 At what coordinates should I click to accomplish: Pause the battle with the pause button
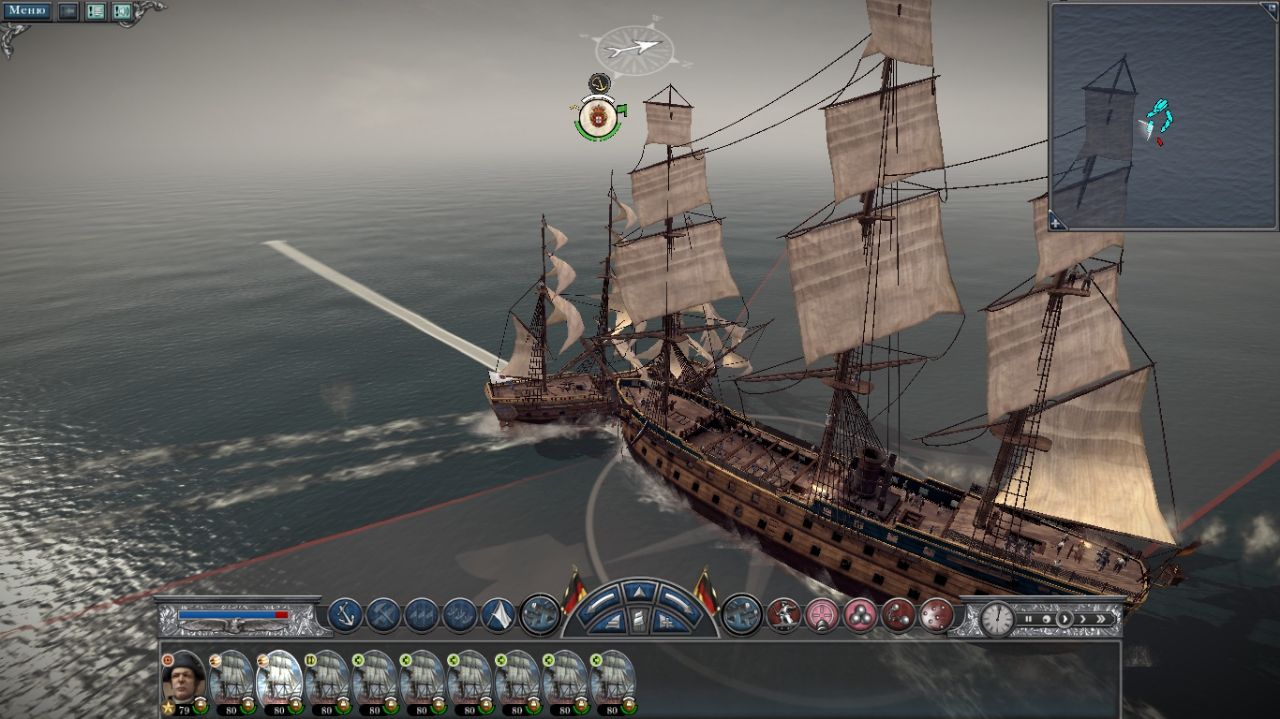1026,619
